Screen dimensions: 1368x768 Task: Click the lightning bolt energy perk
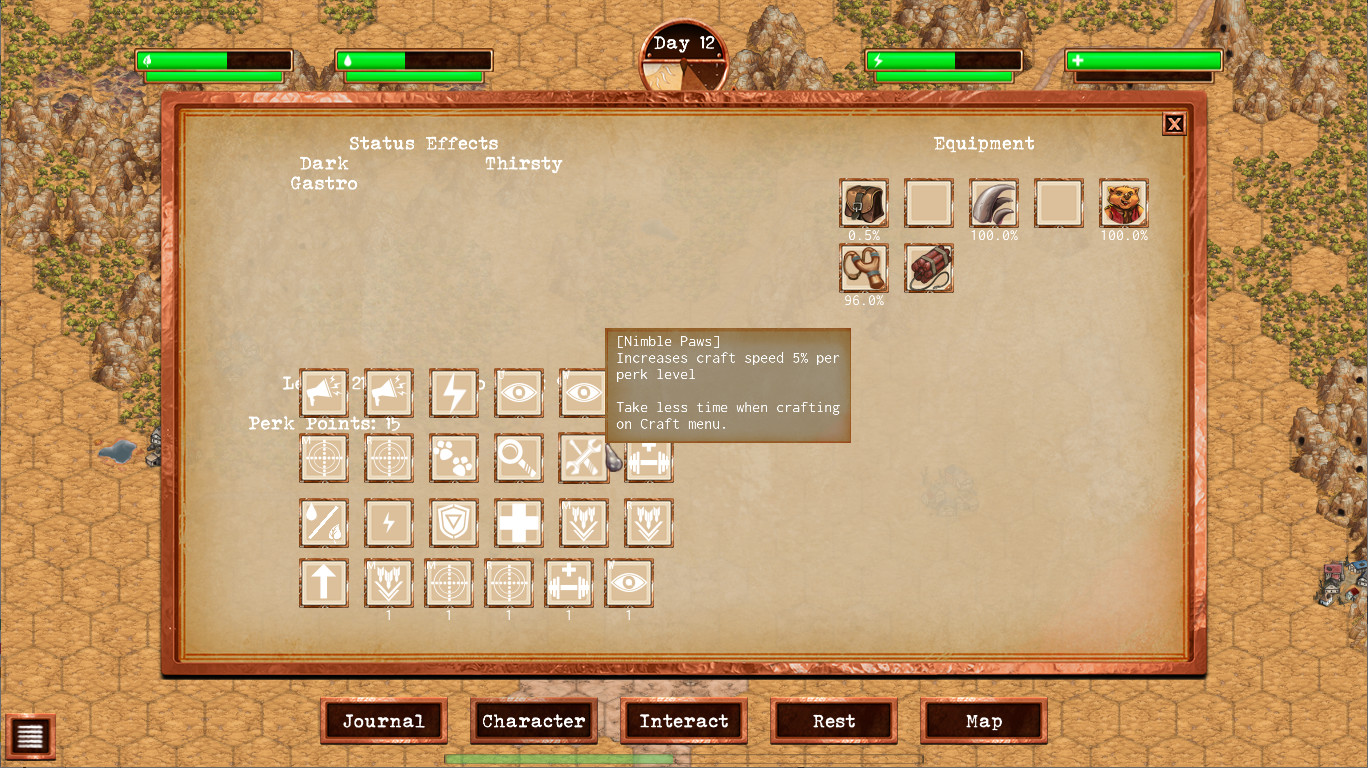coord(453,393)
